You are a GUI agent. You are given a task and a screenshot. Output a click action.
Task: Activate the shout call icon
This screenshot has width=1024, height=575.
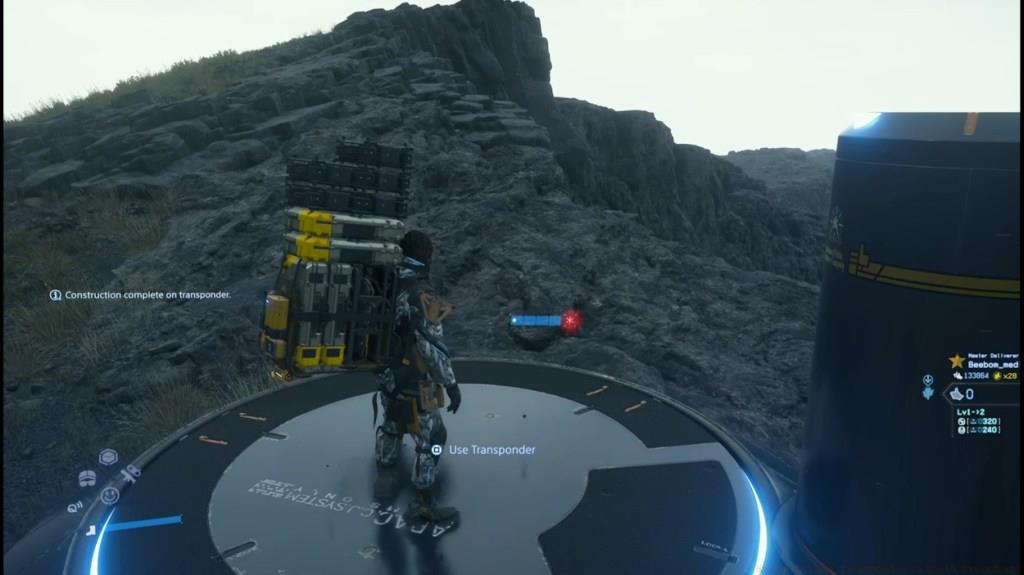(x=76, y=507)
